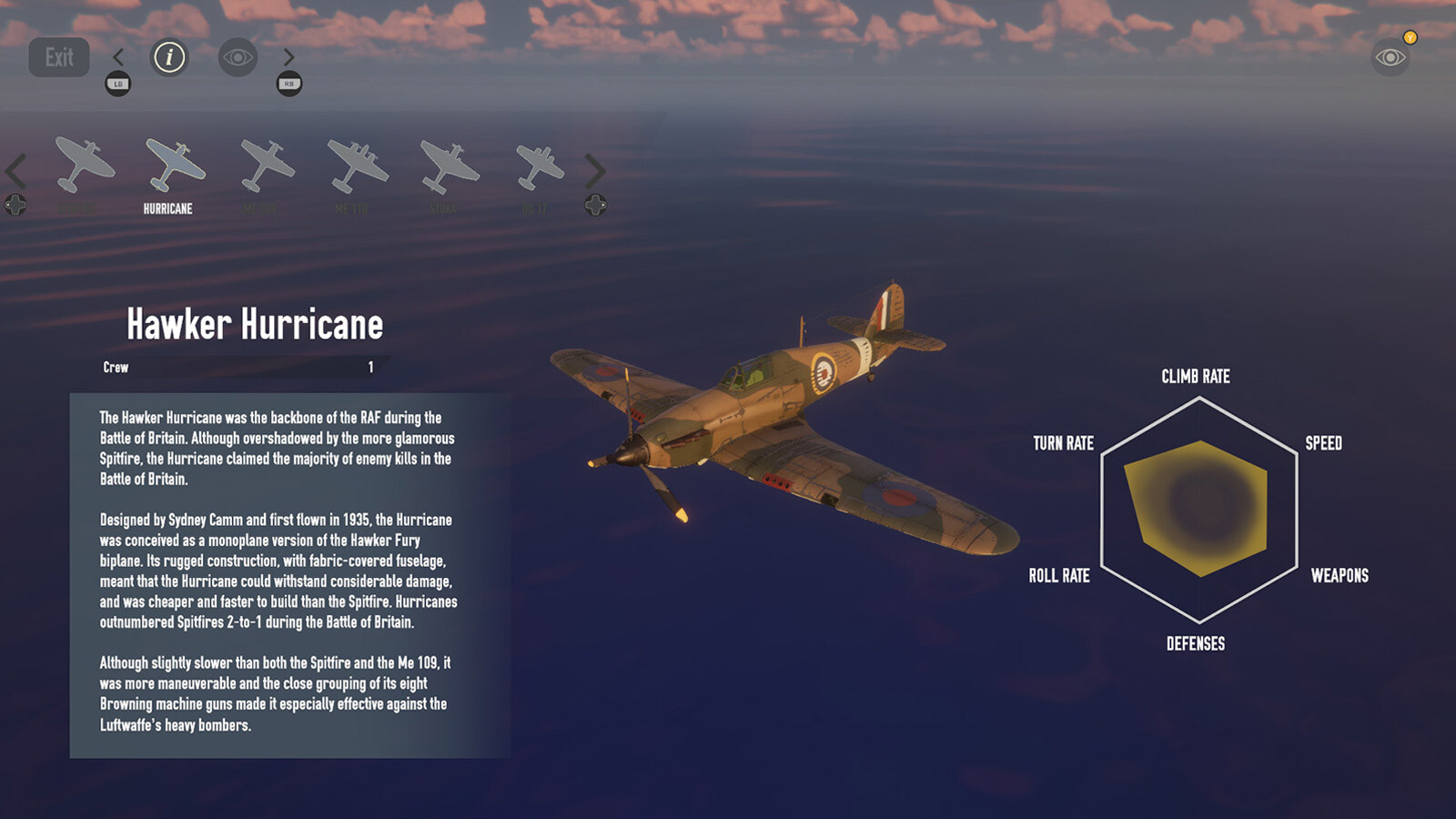Screen dimensions: 1456x819
Task: Choose the Me 109 aircraft
Action: tap(266, 166)
